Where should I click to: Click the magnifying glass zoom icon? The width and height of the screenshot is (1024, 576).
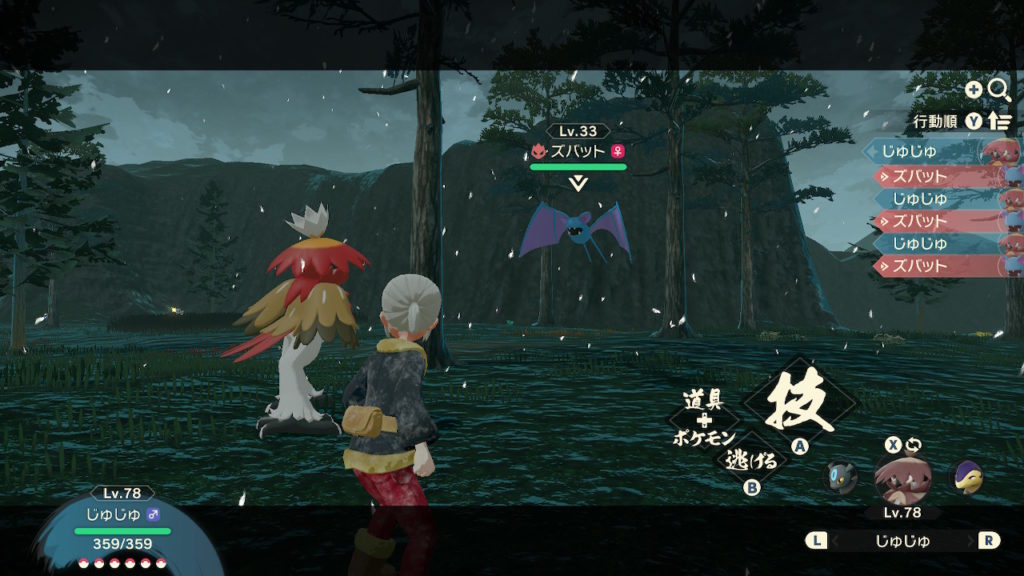pos(999,90)
